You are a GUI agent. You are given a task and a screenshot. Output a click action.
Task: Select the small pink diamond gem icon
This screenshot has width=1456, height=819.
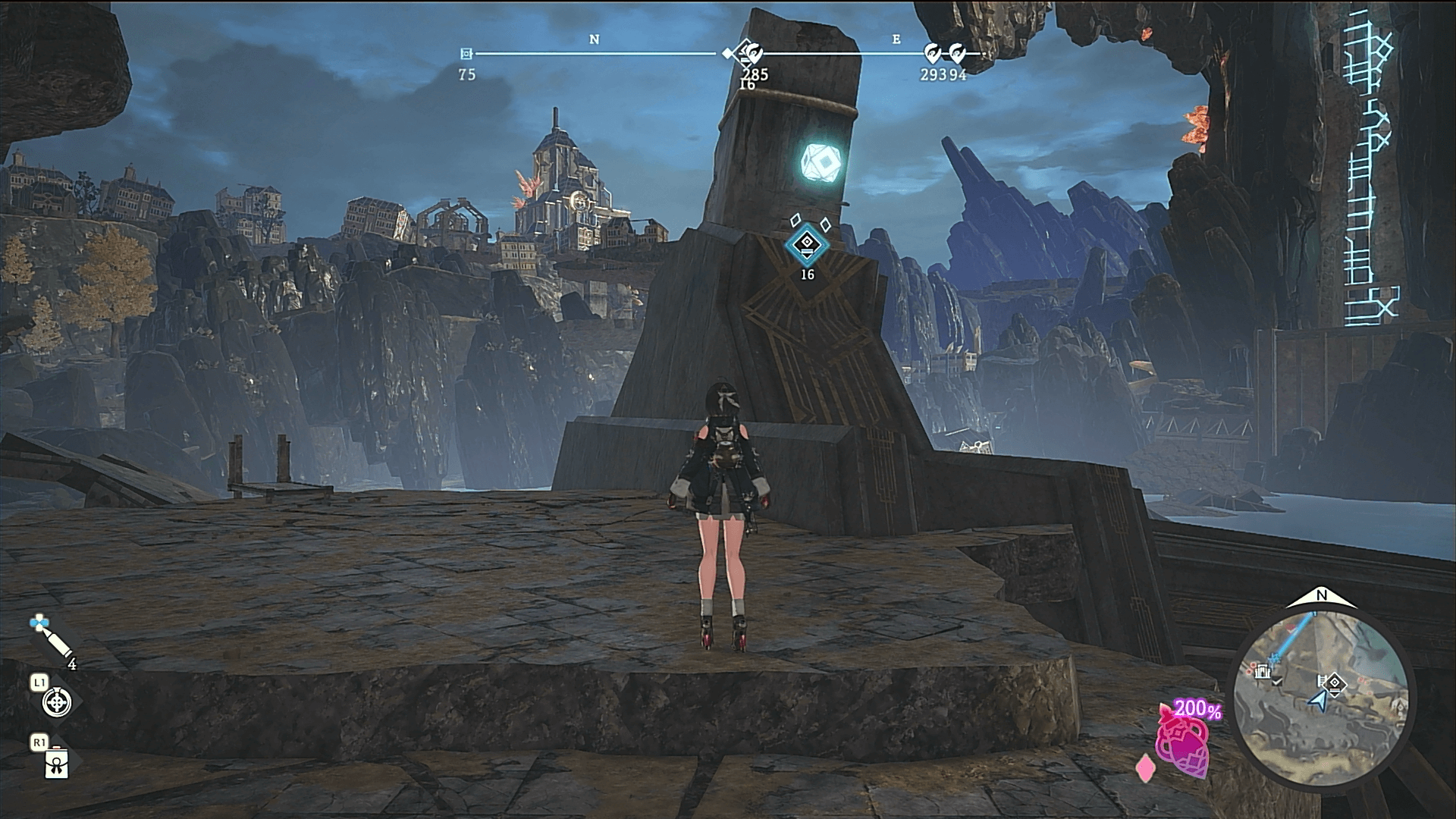[1143, 768]
